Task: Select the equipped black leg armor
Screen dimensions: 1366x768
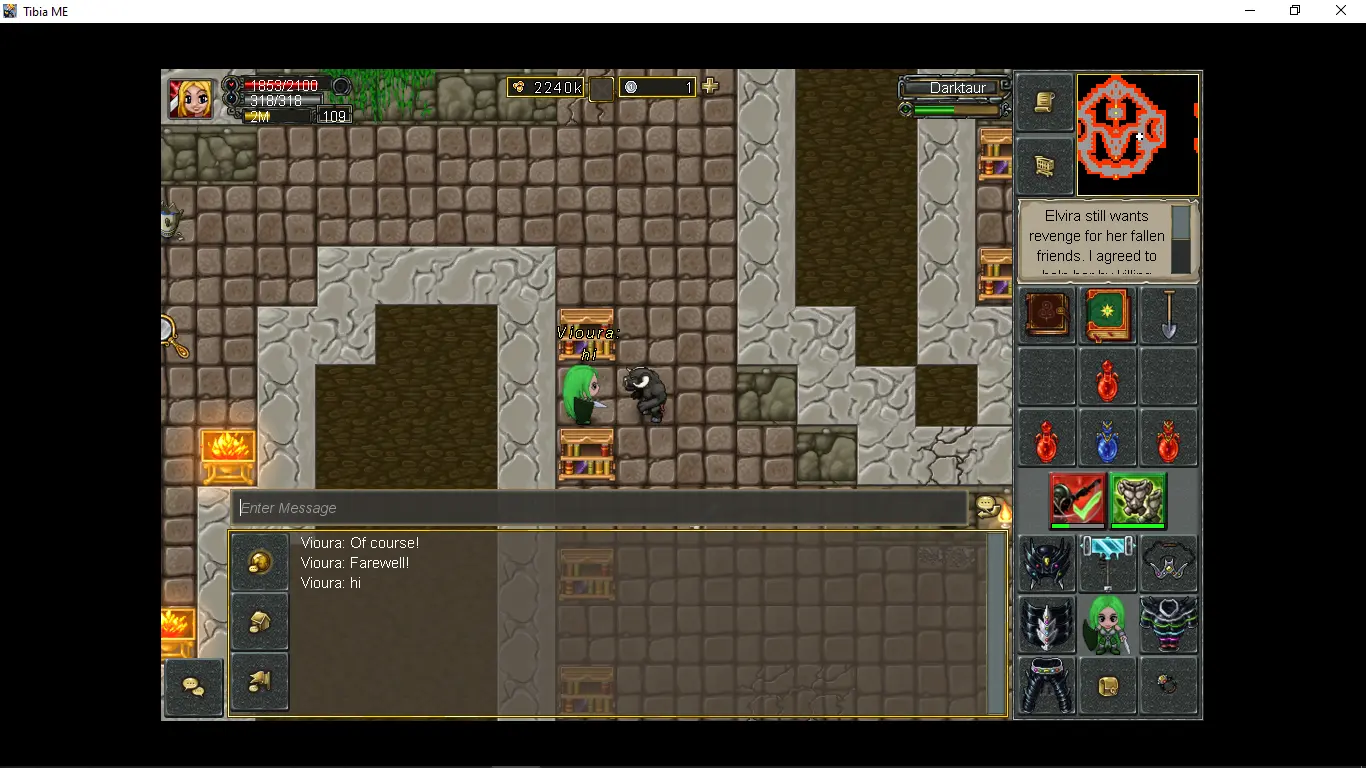Action: click(x=1046, y=685)
